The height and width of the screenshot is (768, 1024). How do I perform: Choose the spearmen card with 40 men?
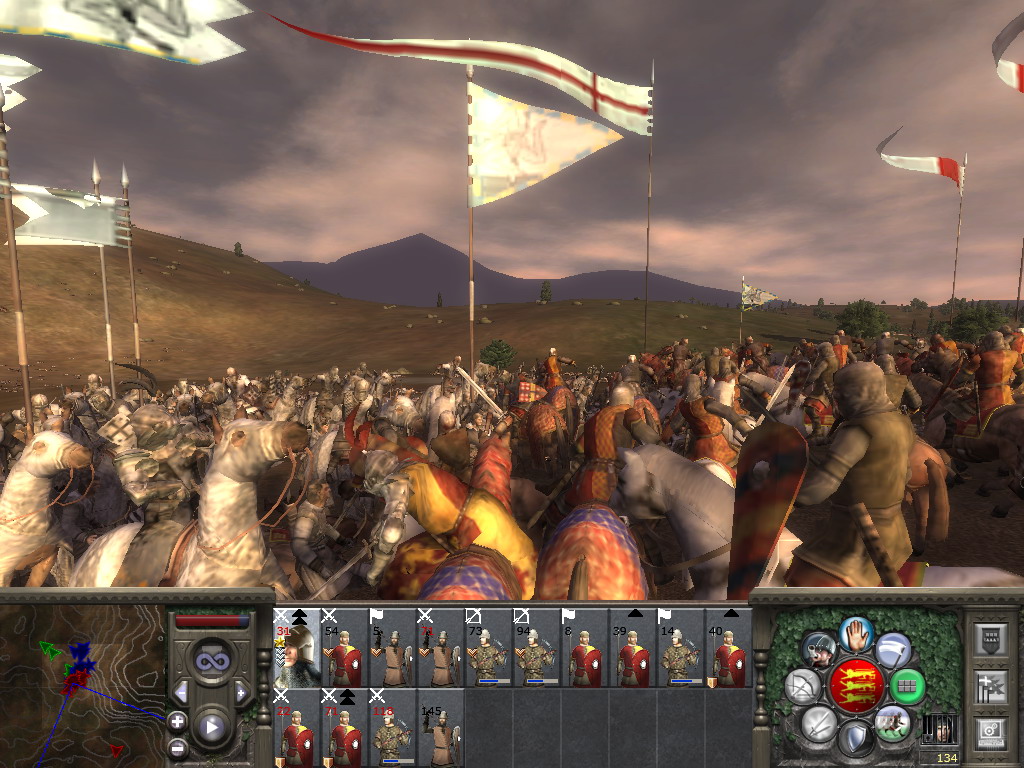[728, 648]
